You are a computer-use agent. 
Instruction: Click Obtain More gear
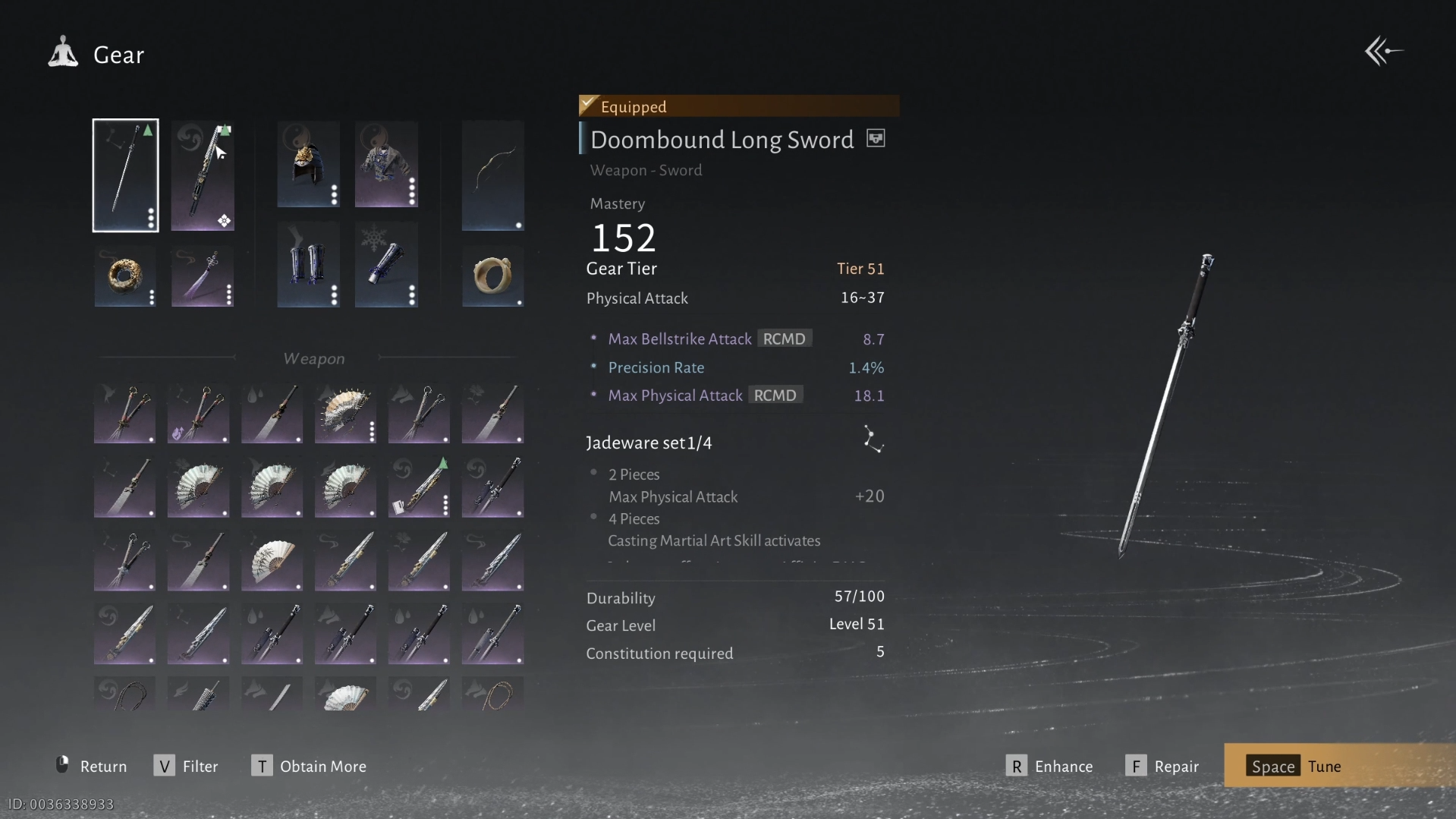[309, 766]
